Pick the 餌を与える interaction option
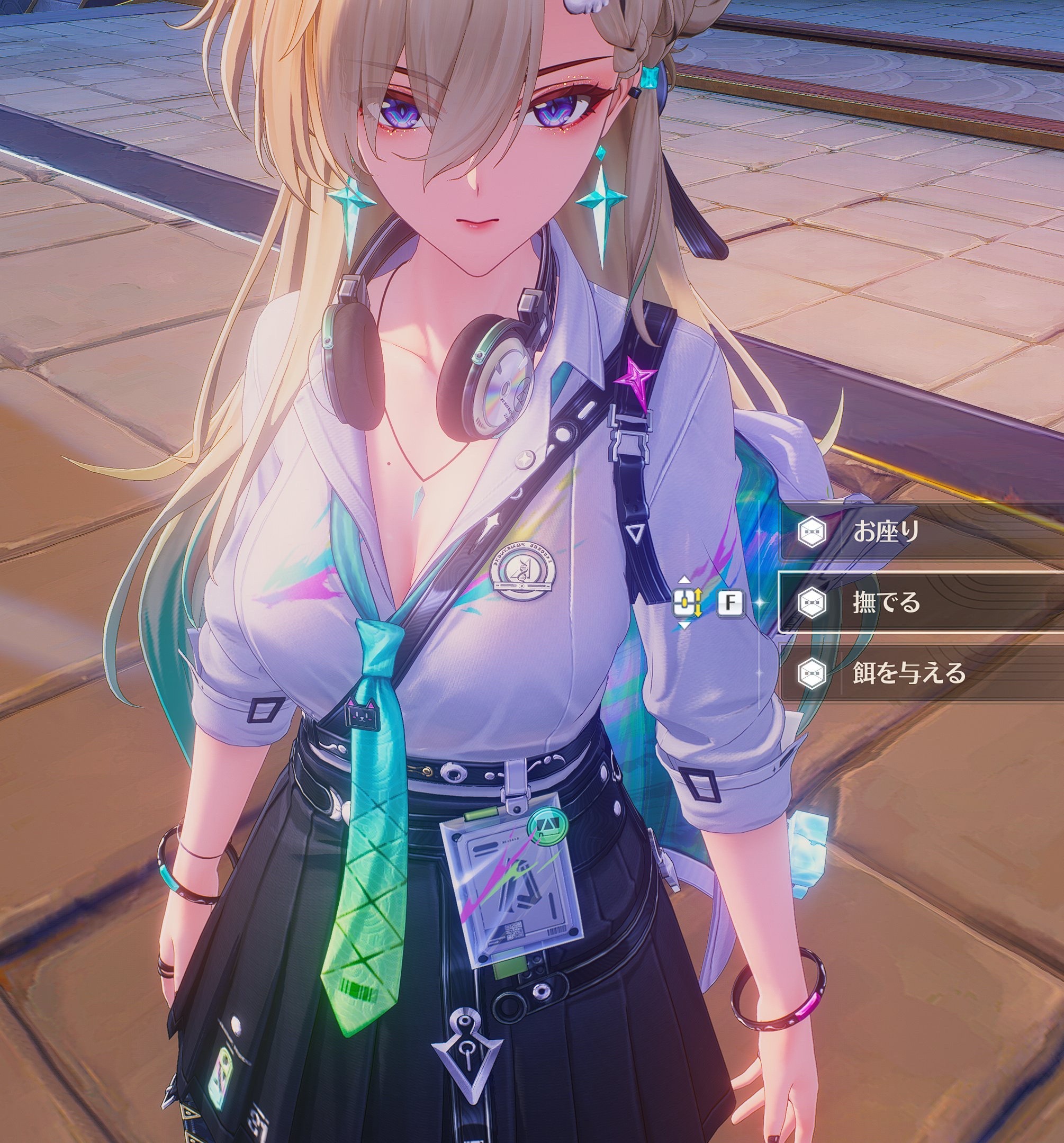The width and height of the screenshot is (1064, 1143). [x=919, y=673]
